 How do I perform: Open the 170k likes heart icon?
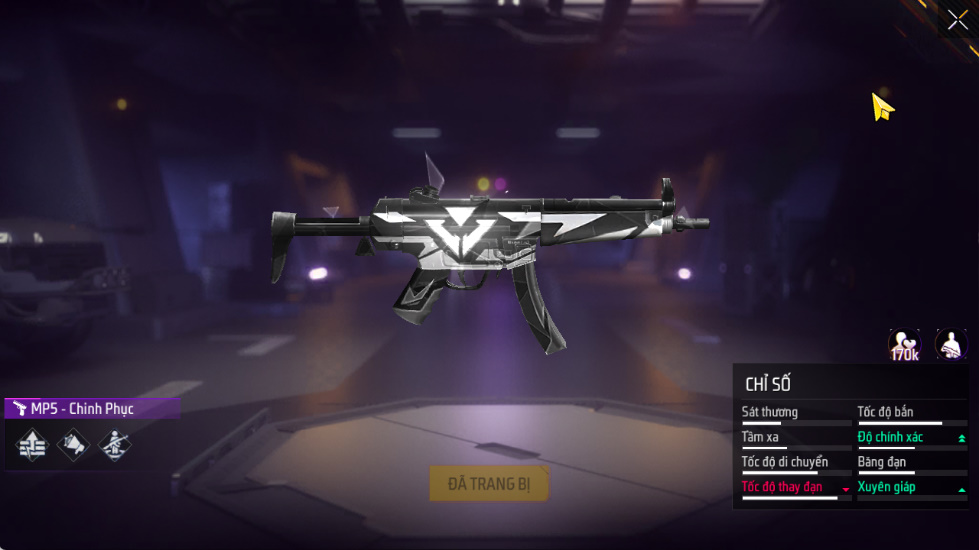coord(904,345)
